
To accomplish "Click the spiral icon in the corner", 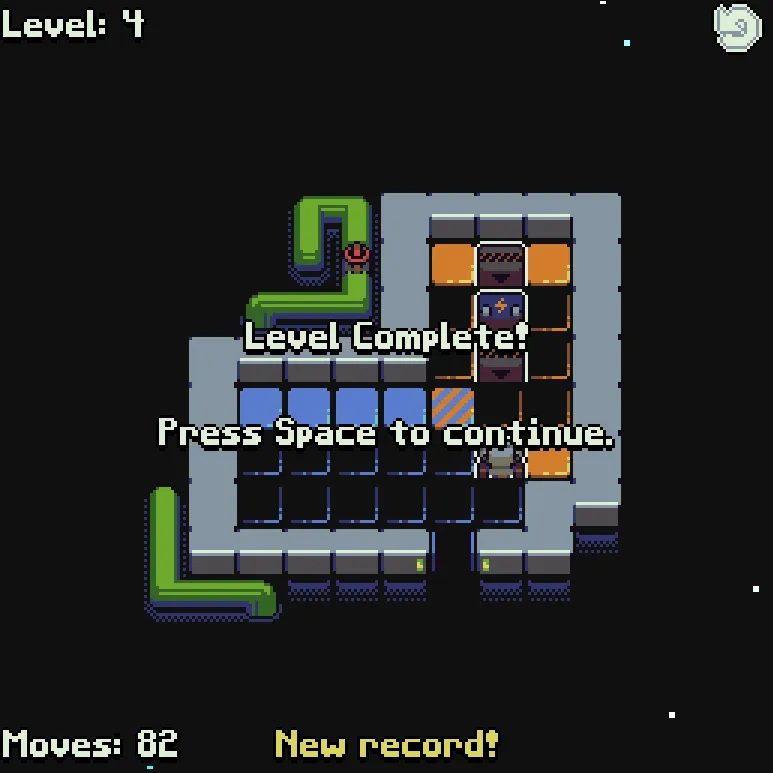I will pos(738,27).
